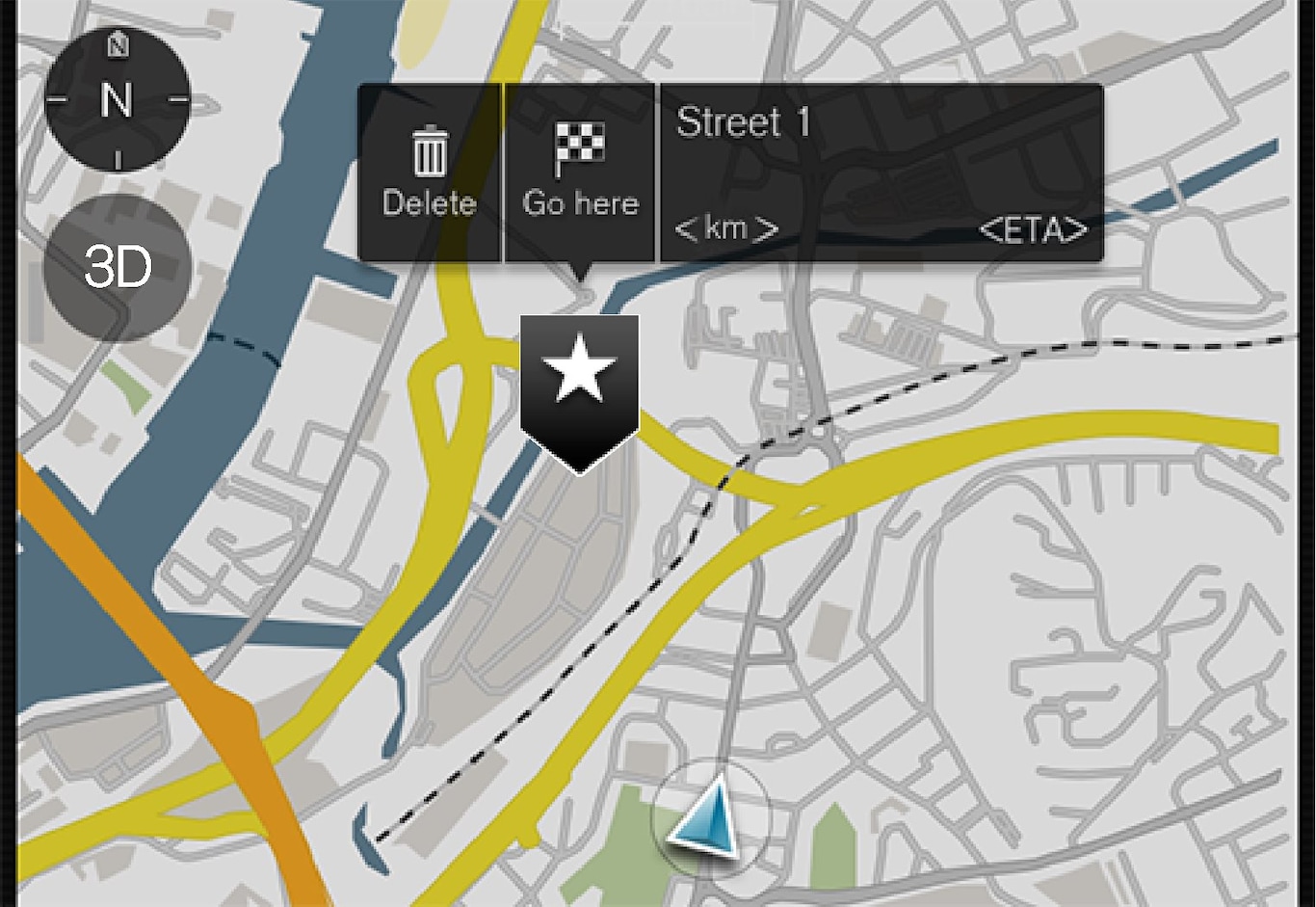Select the star favorite map marker
Screen dimensions: 1316x907
point(579,386)
